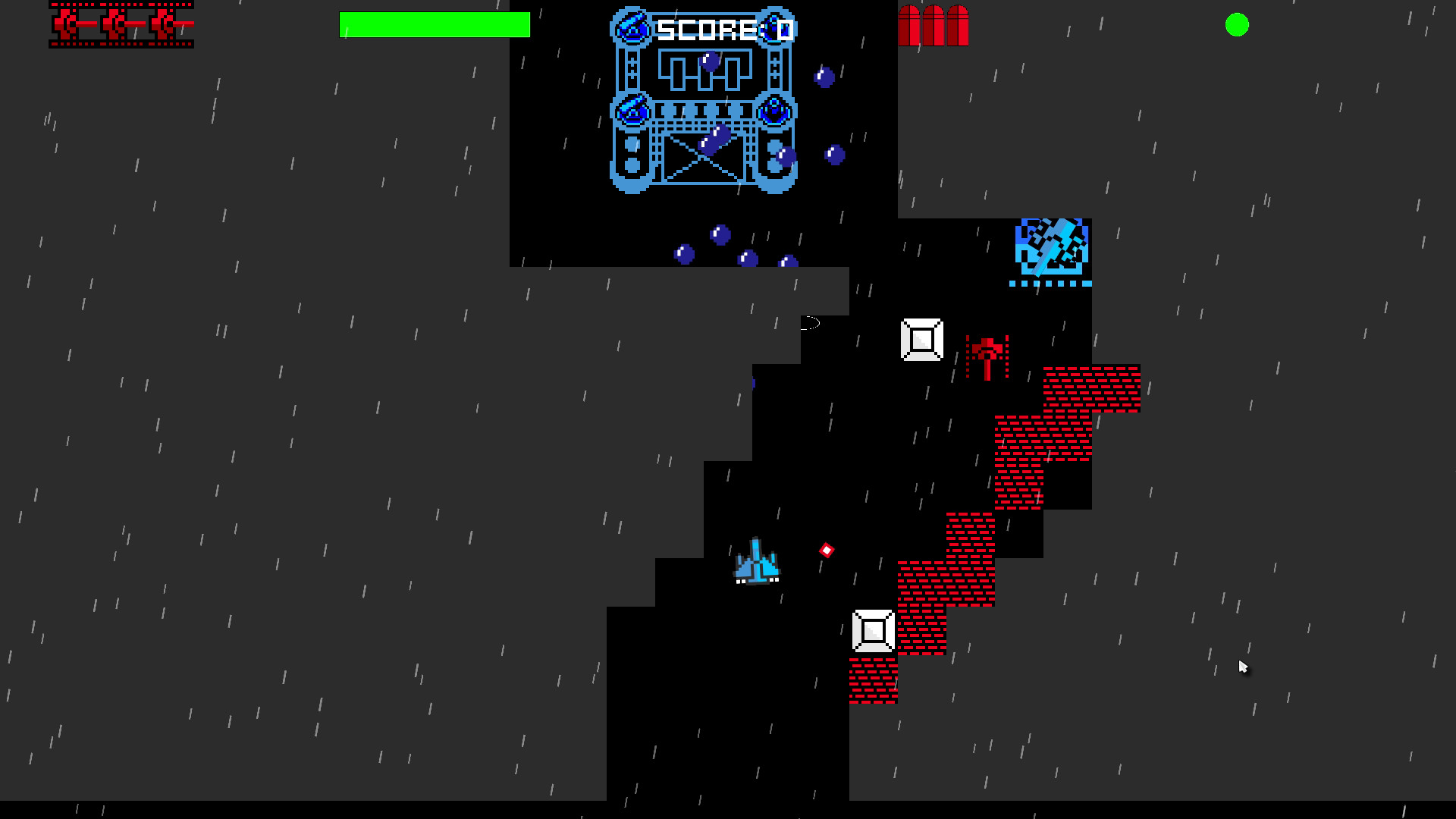Click the blue crystal ore block

(x=1050, y=246)
